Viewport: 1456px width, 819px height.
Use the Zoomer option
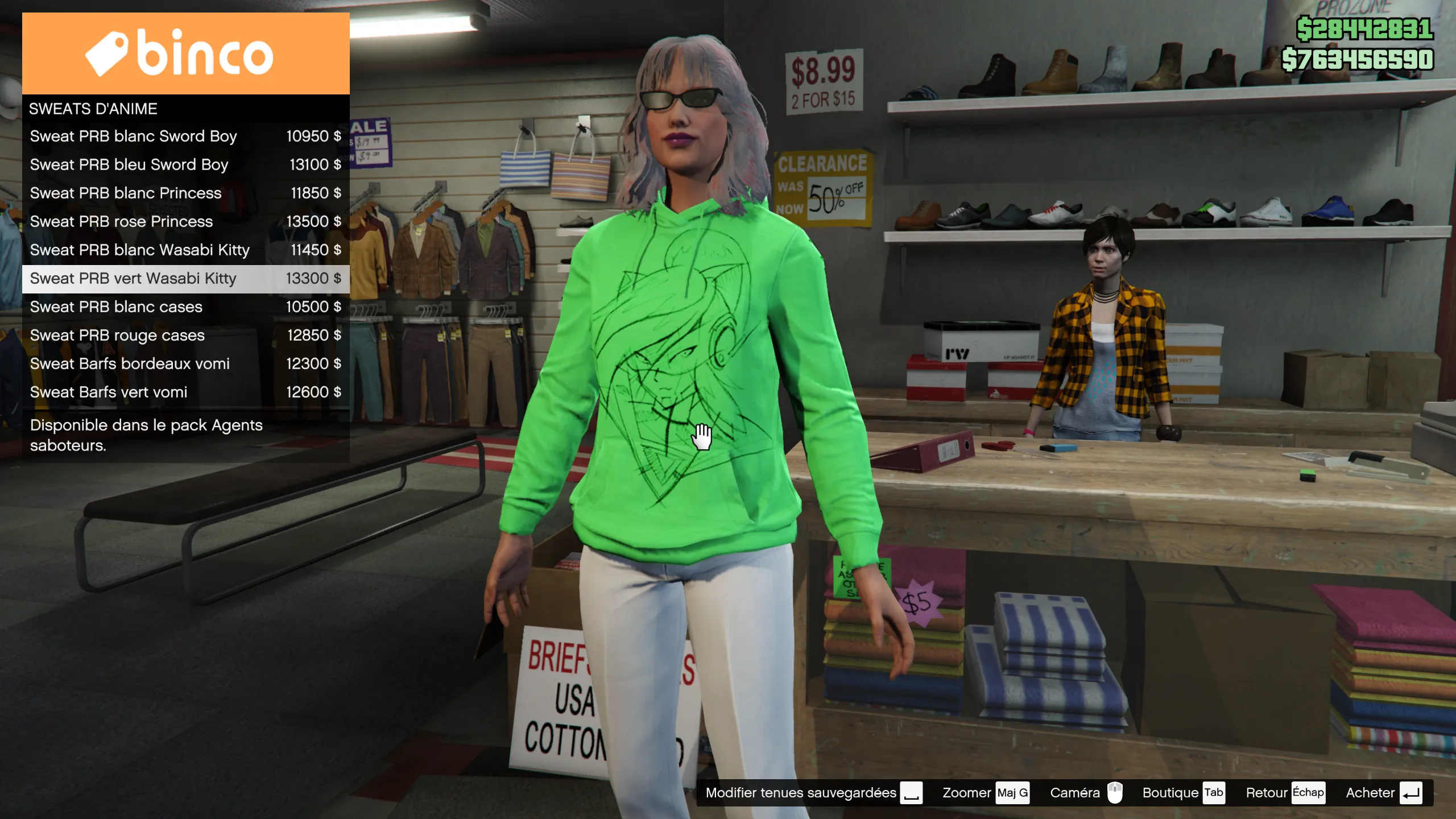coord(985,793)
